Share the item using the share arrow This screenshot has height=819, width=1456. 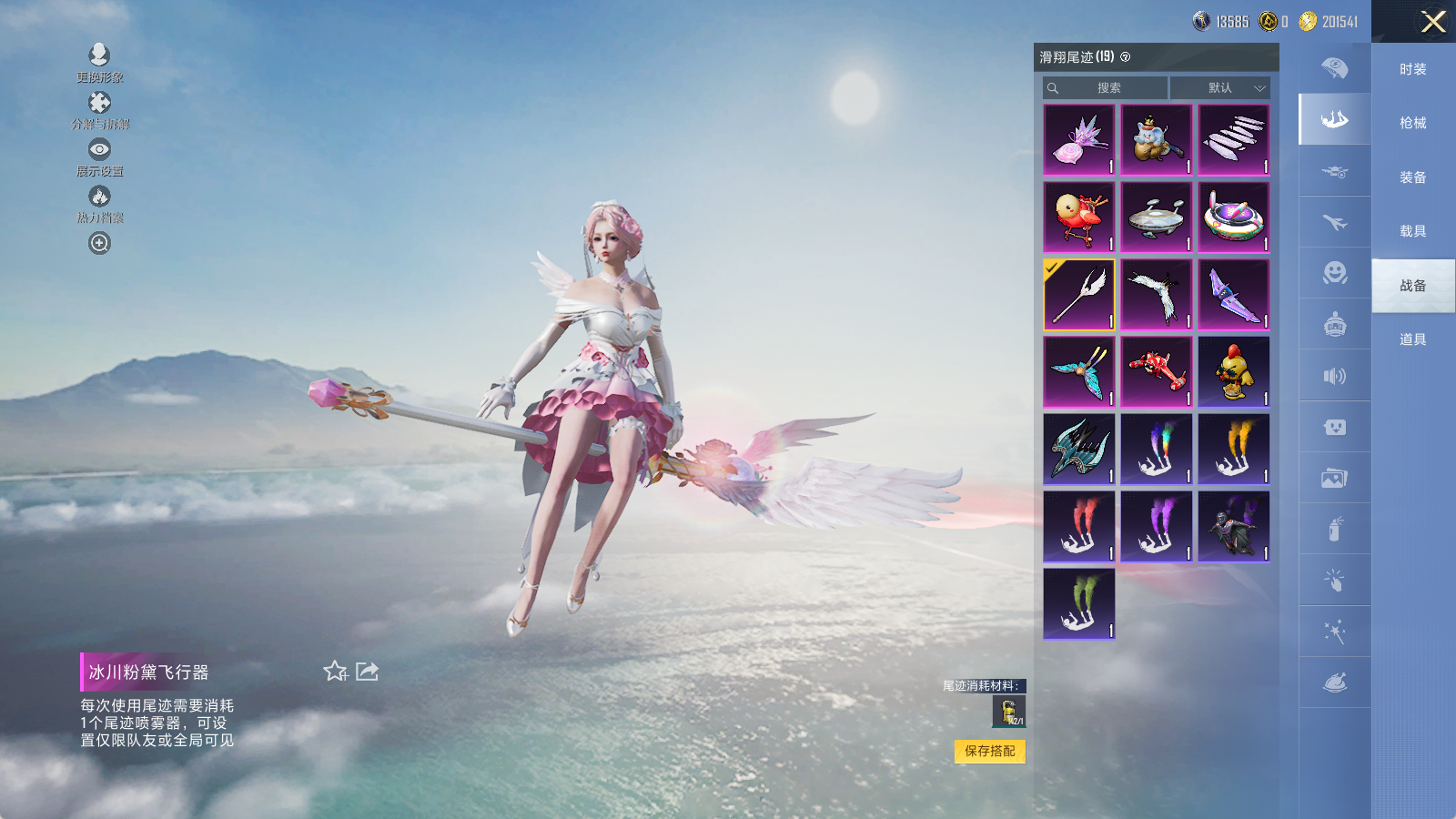coord(367,672)
